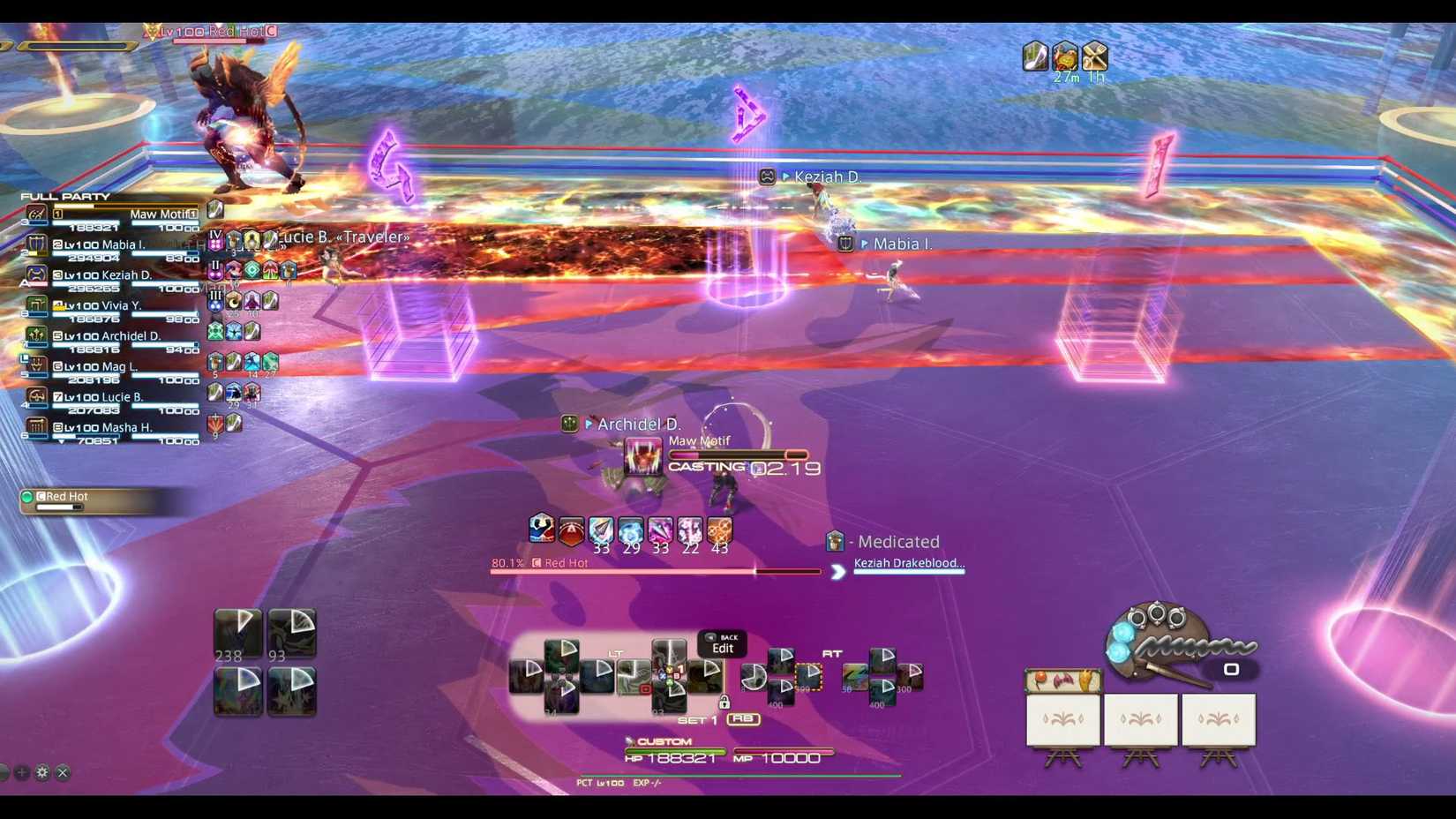Image resolution: width=1456 pixels, height=819 pixels.
Task: Open the gear settings icon
Action: click(42, 772)
